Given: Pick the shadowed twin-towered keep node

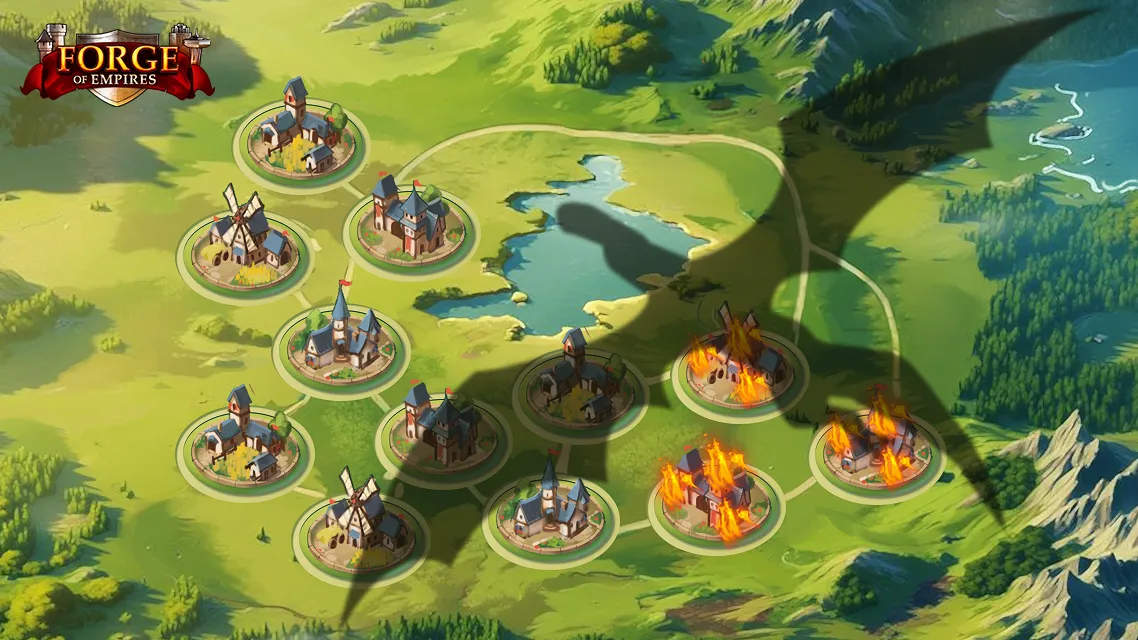Looking at the screenshot, I should point(443,428).
